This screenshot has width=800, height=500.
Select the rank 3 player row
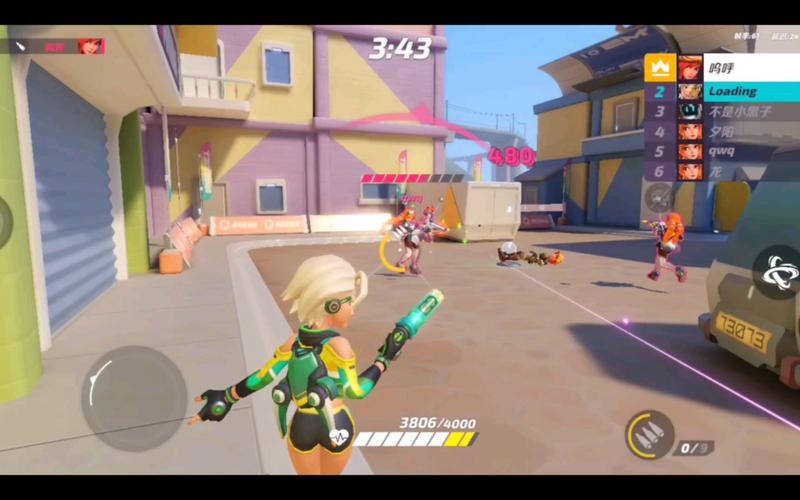721,111
